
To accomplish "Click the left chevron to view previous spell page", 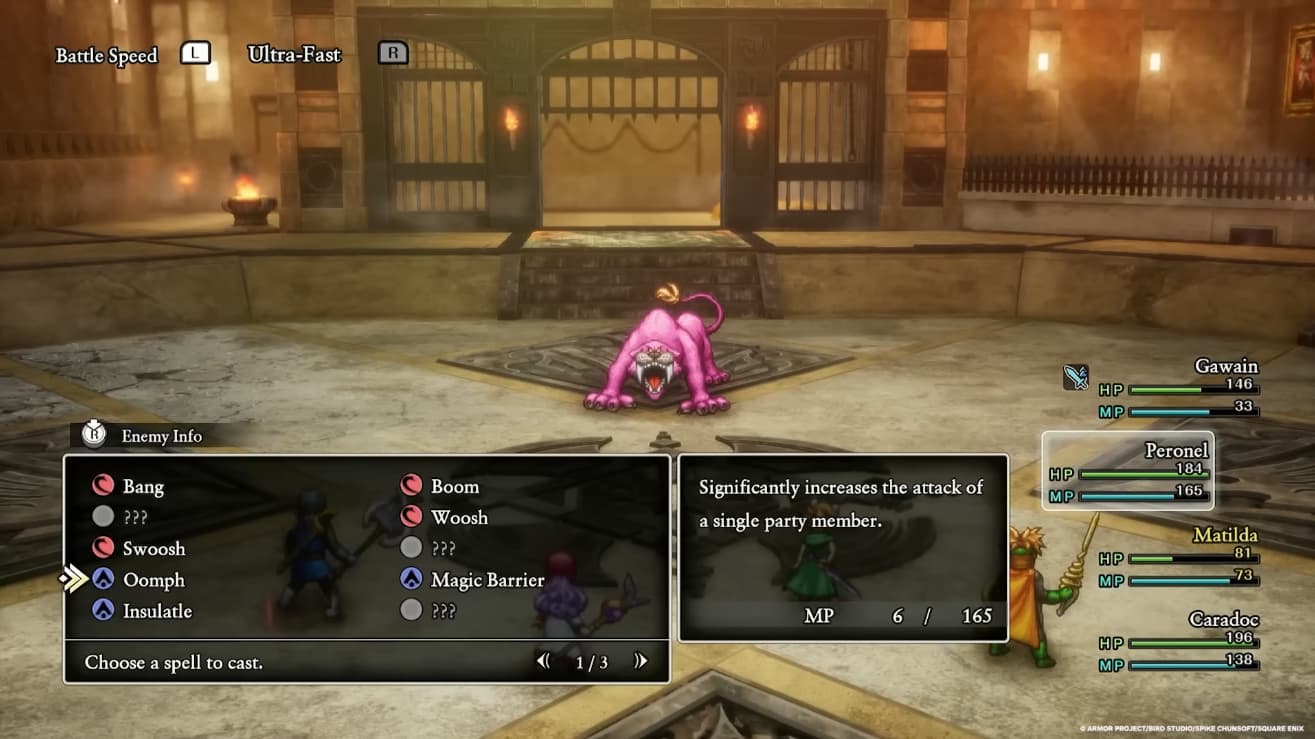I will coord(543,662).
